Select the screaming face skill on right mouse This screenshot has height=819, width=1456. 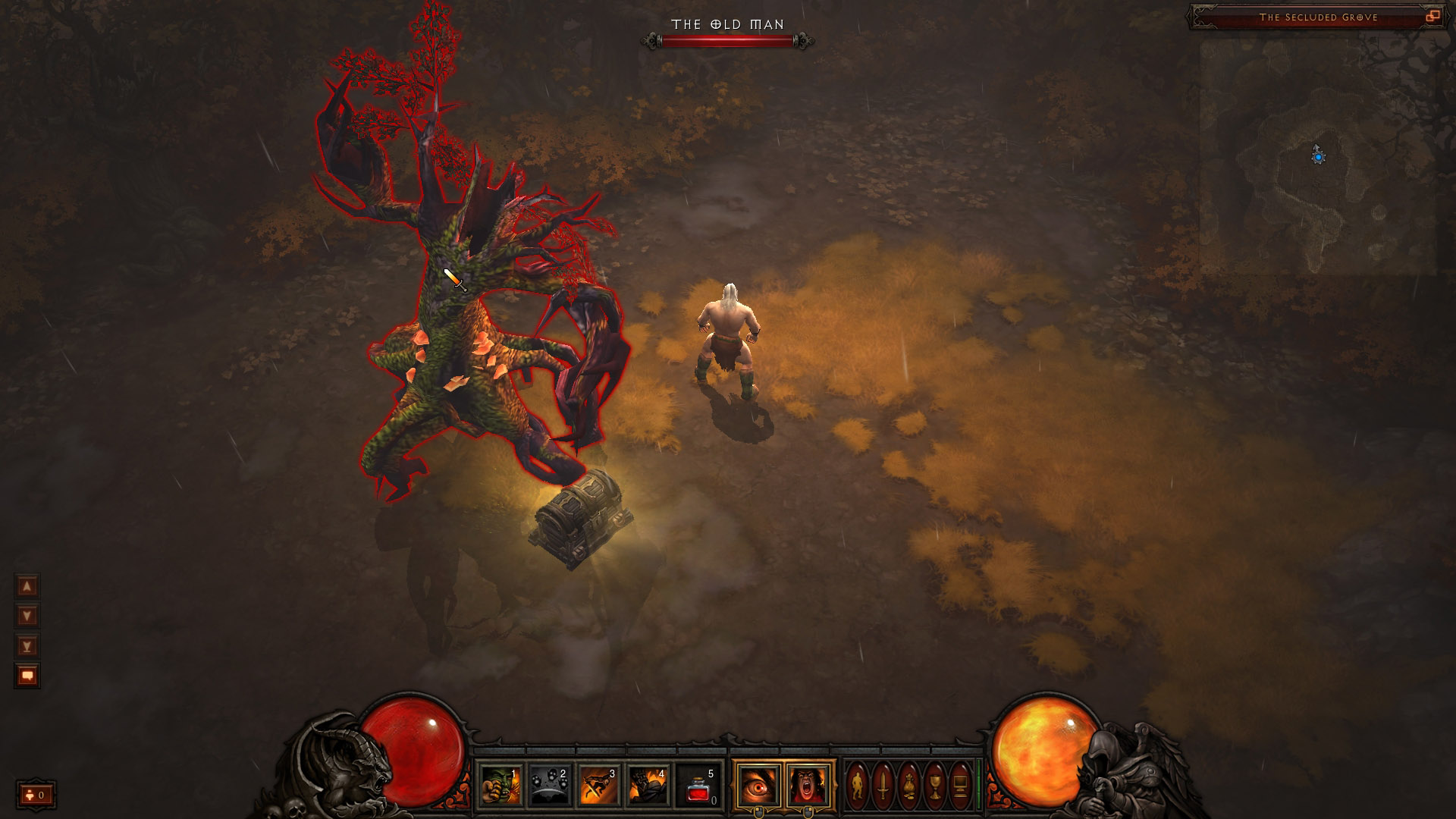click(x=808, y=785)
